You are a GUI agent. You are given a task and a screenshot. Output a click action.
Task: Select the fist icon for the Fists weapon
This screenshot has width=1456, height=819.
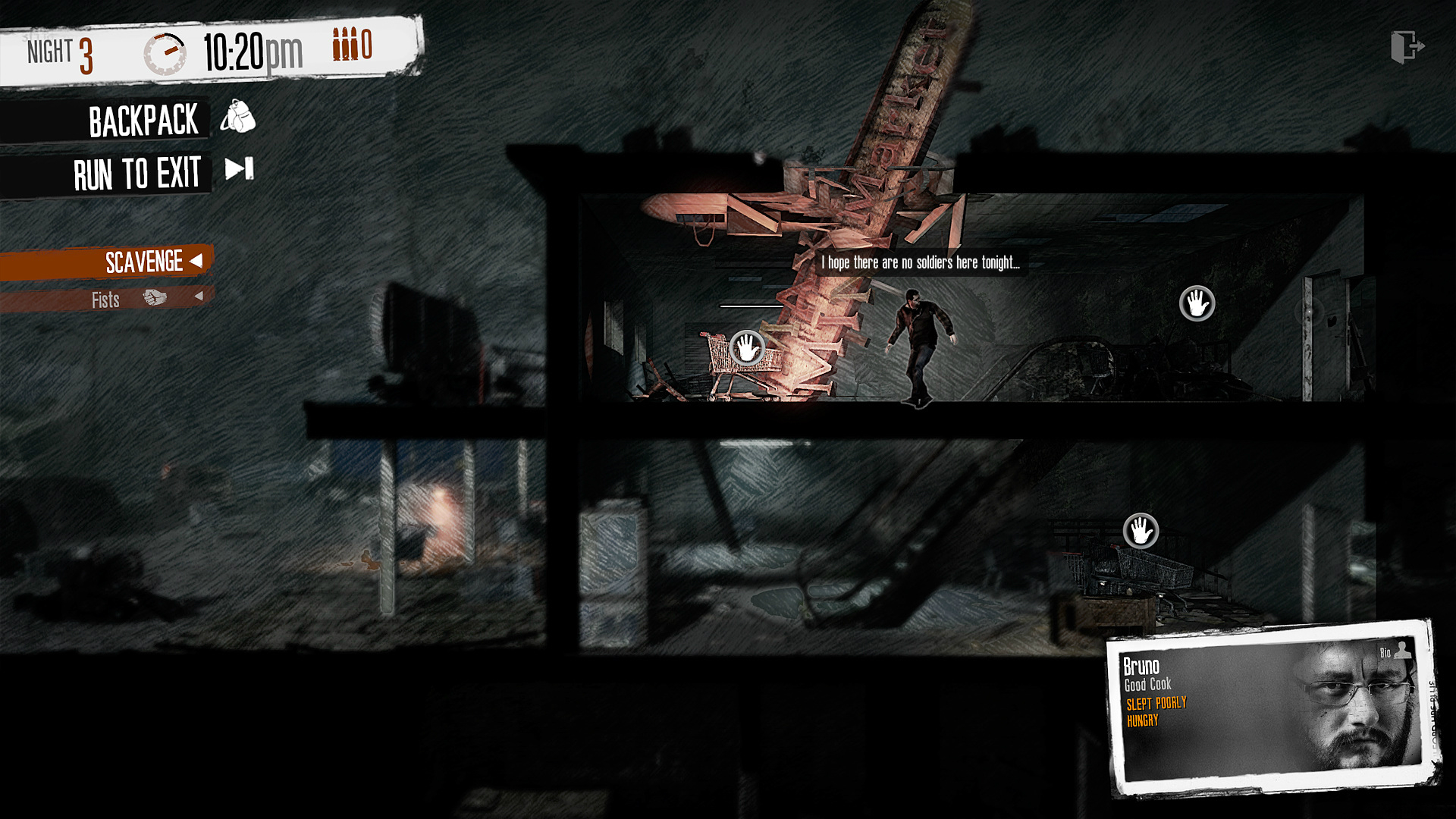coord(155,298)
